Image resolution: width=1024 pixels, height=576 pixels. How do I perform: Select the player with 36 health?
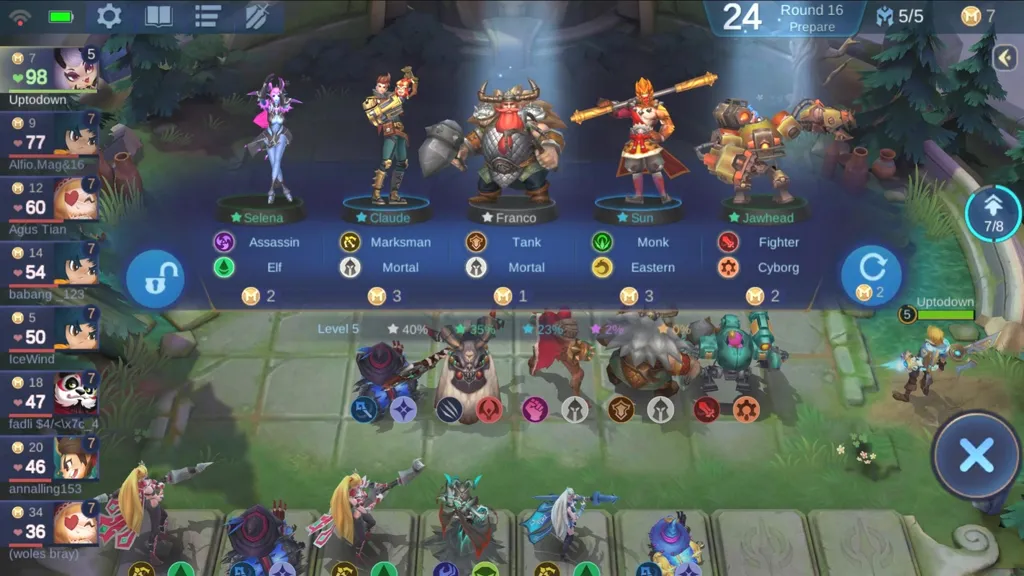[50, 525]
